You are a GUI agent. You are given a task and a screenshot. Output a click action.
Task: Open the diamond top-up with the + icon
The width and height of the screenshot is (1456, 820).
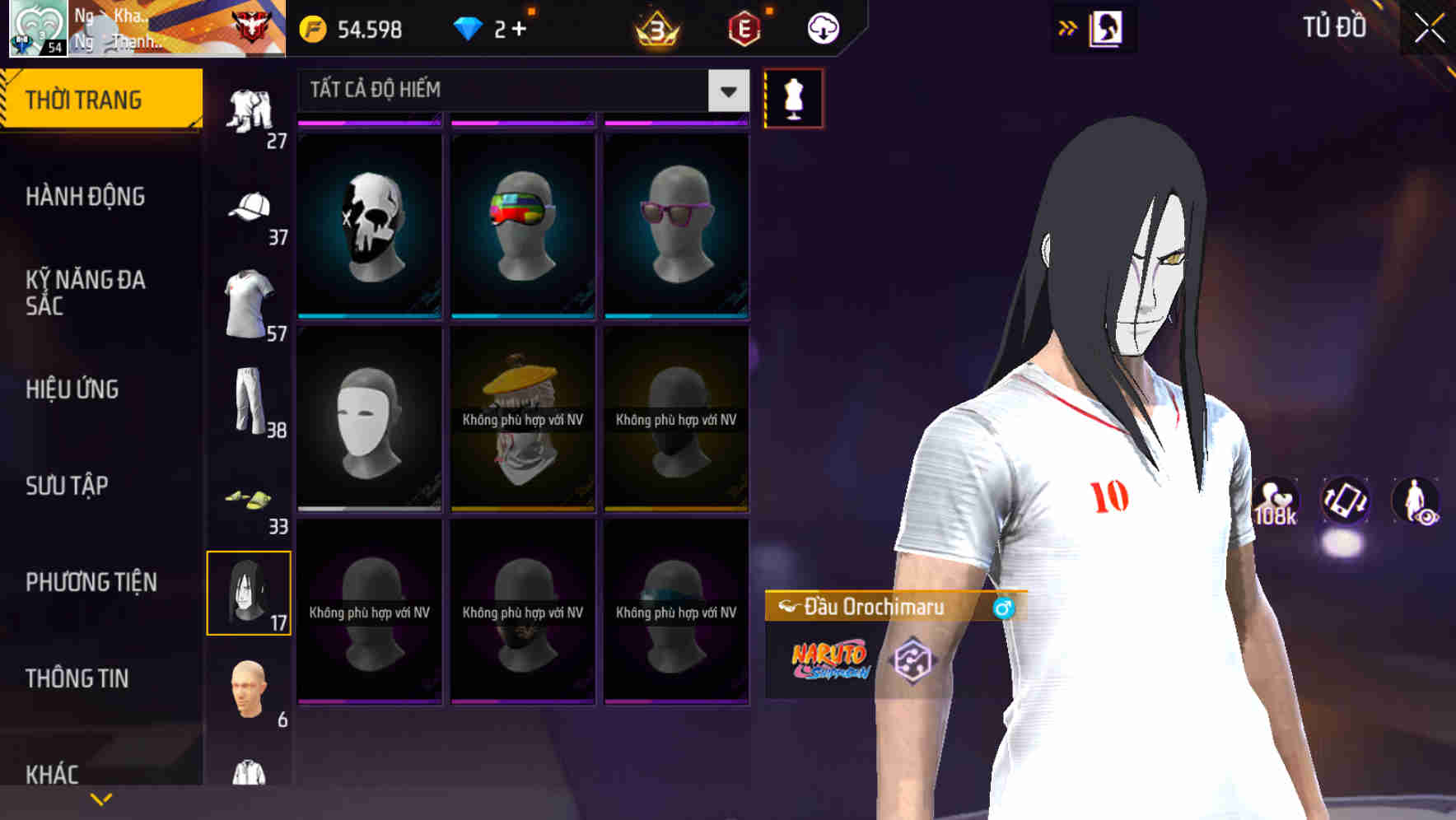pos(519,28)
